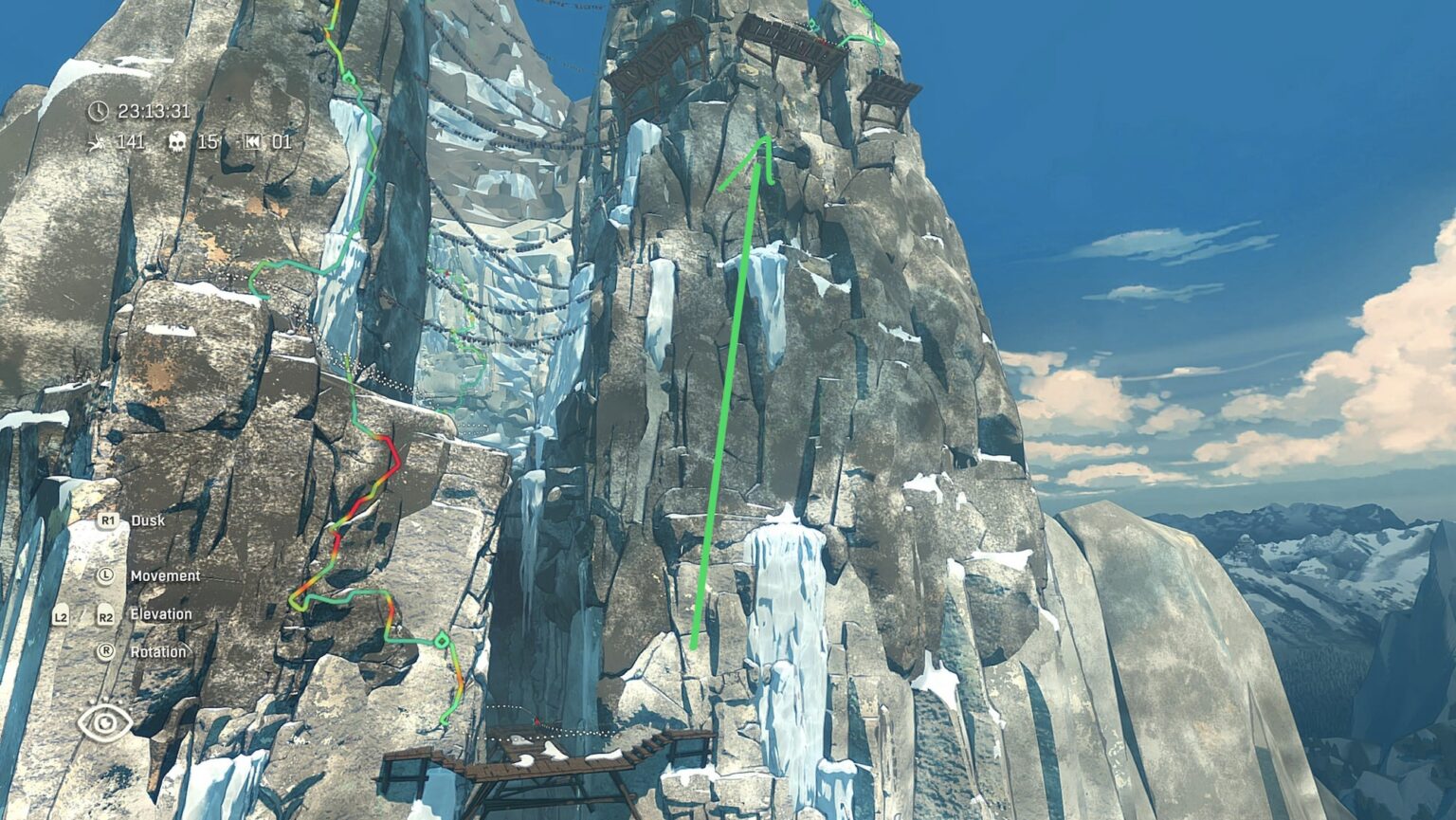Click the clock icon beside the timer
This screenshot has width=1456, height=820.
click(x=99, y=111)
